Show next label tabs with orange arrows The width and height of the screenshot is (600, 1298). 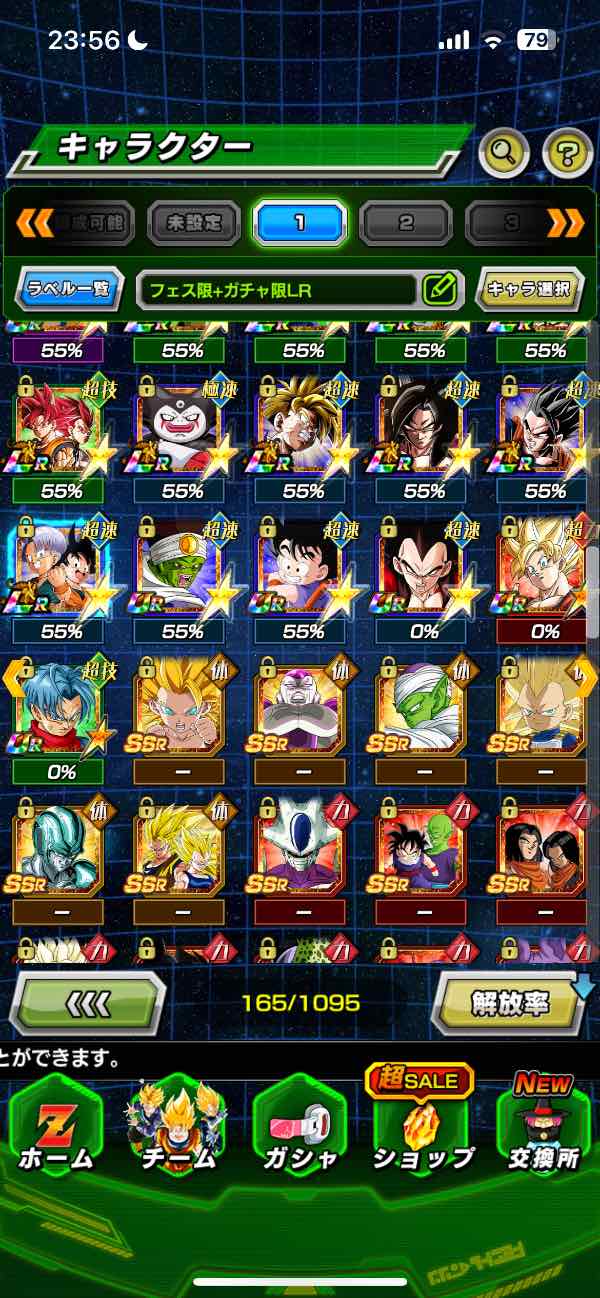click(565, 223)
